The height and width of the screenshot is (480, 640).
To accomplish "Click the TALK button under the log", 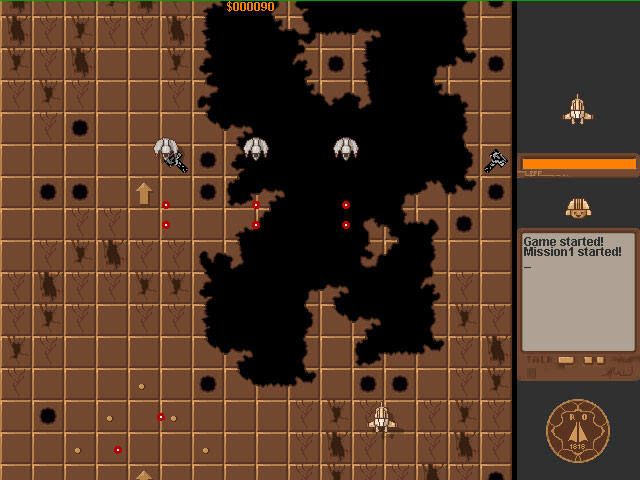I will pyautogui.click(x=566, y=360).
